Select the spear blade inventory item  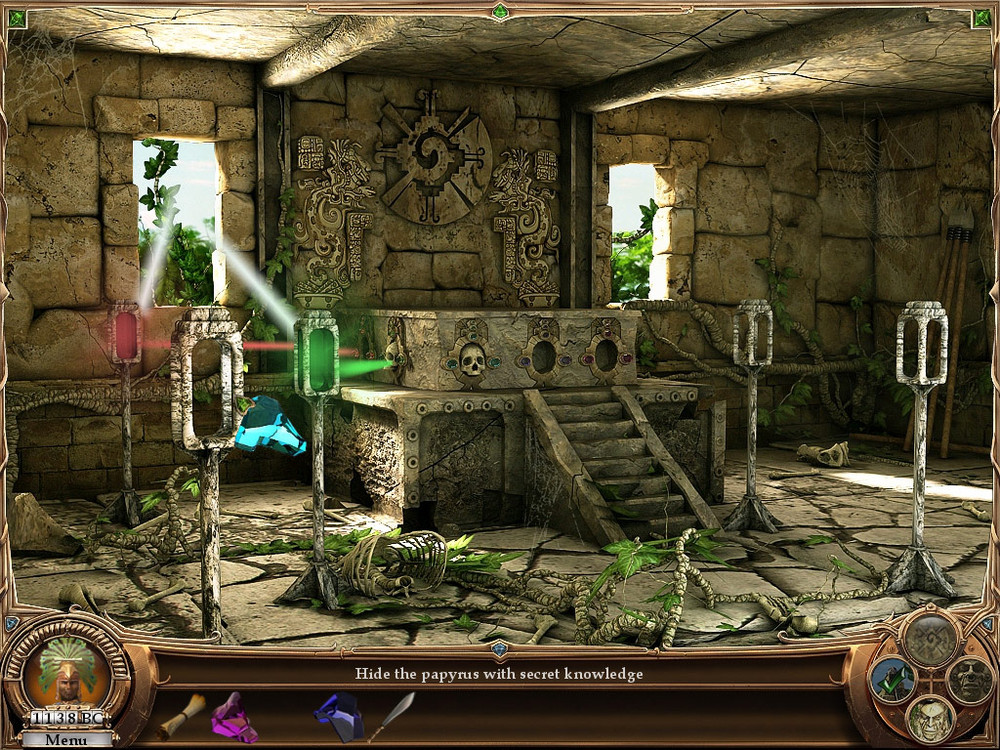click(392, 714)
